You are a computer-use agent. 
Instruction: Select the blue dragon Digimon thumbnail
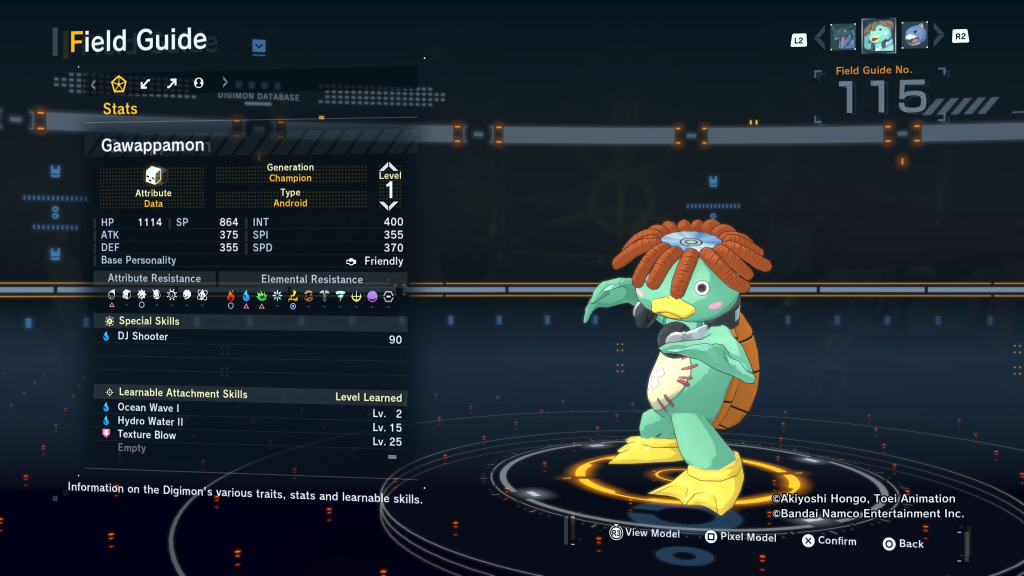pos(843,37)
